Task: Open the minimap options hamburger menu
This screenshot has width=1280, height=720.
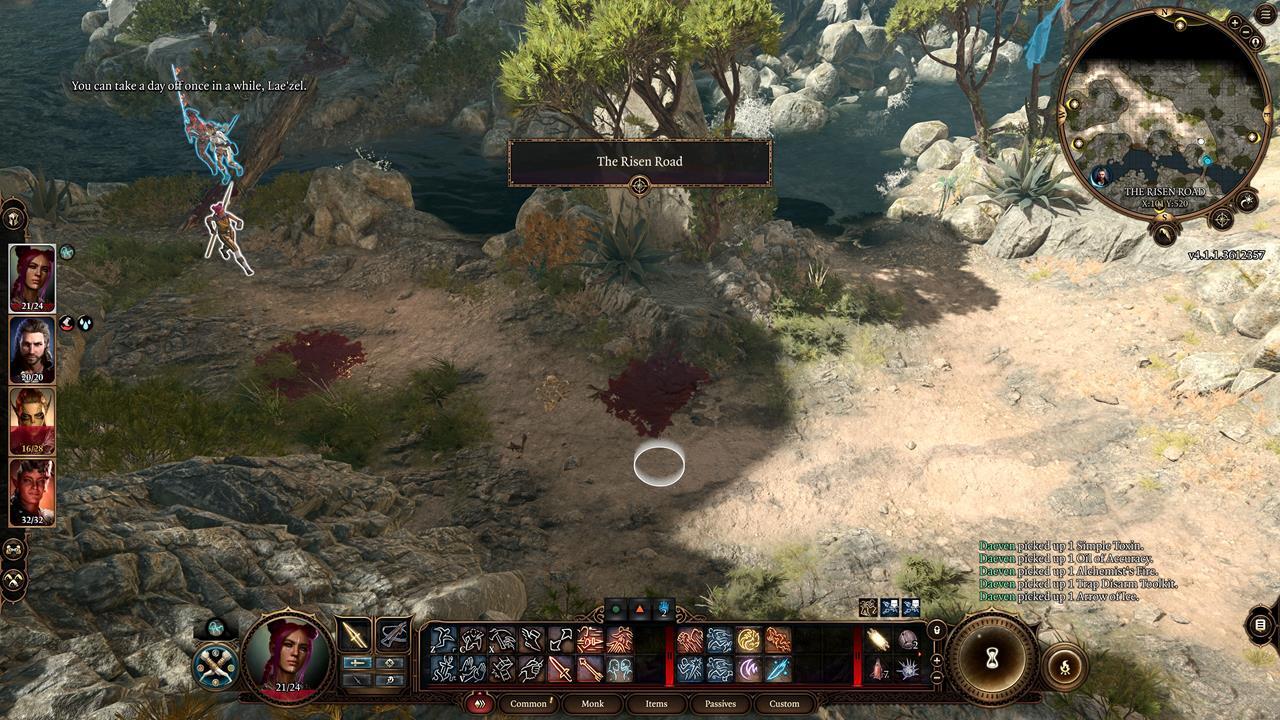Action: point(1263,13)
